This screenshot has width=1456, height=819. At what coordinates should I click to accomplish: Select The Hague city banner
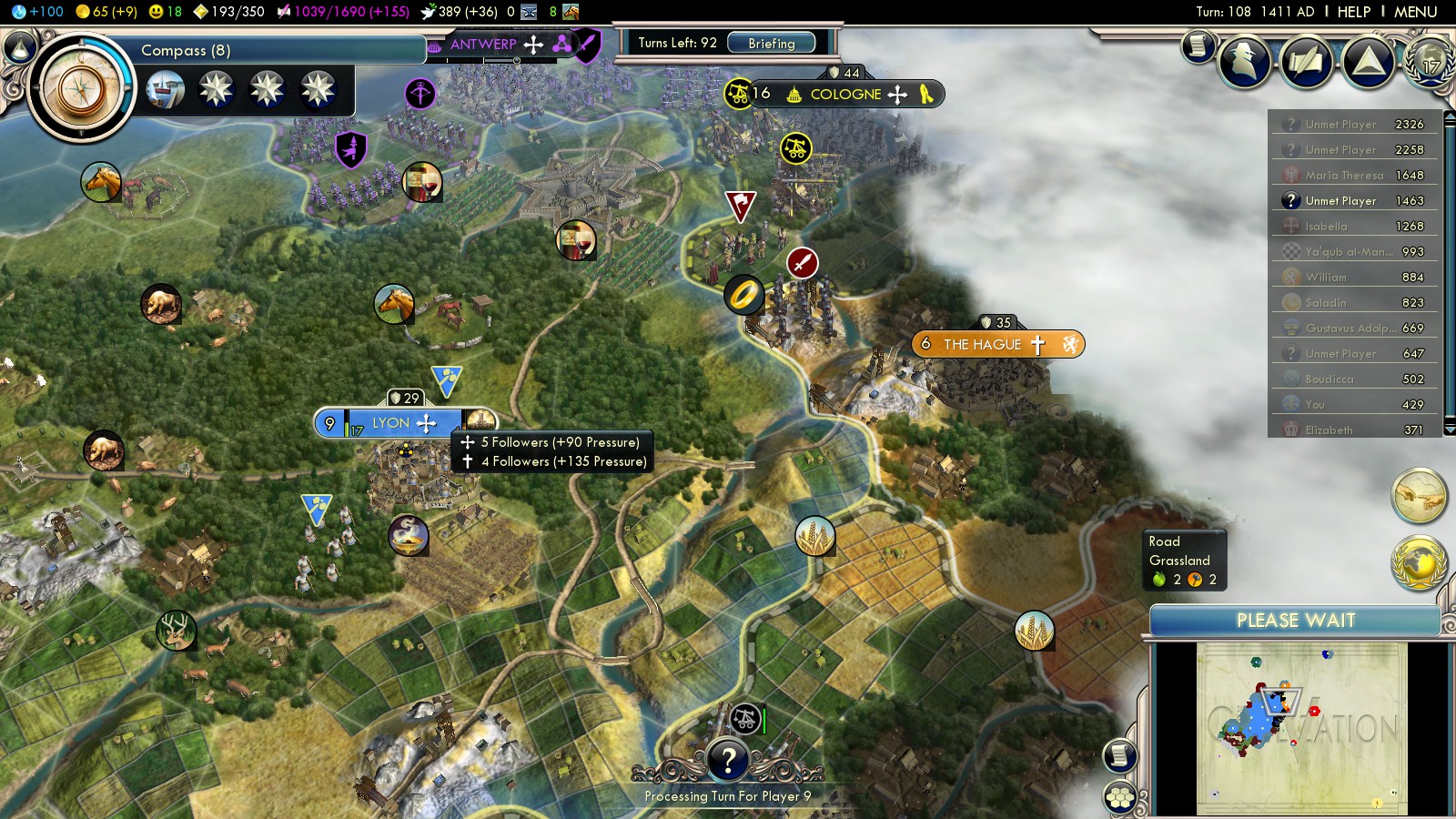coord(983,344)
